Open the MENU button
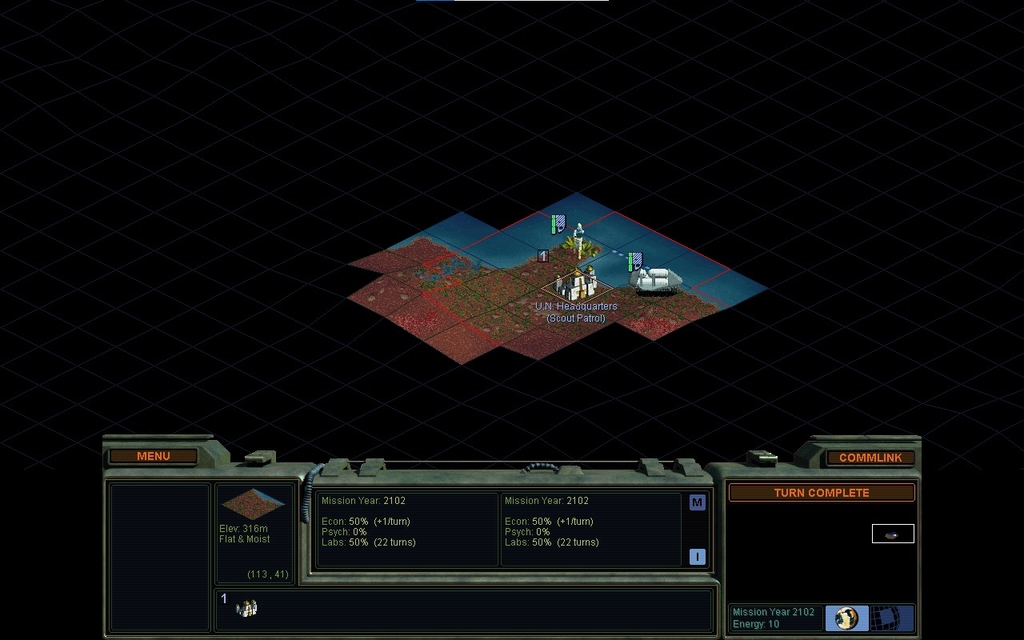 pos(153,456)
